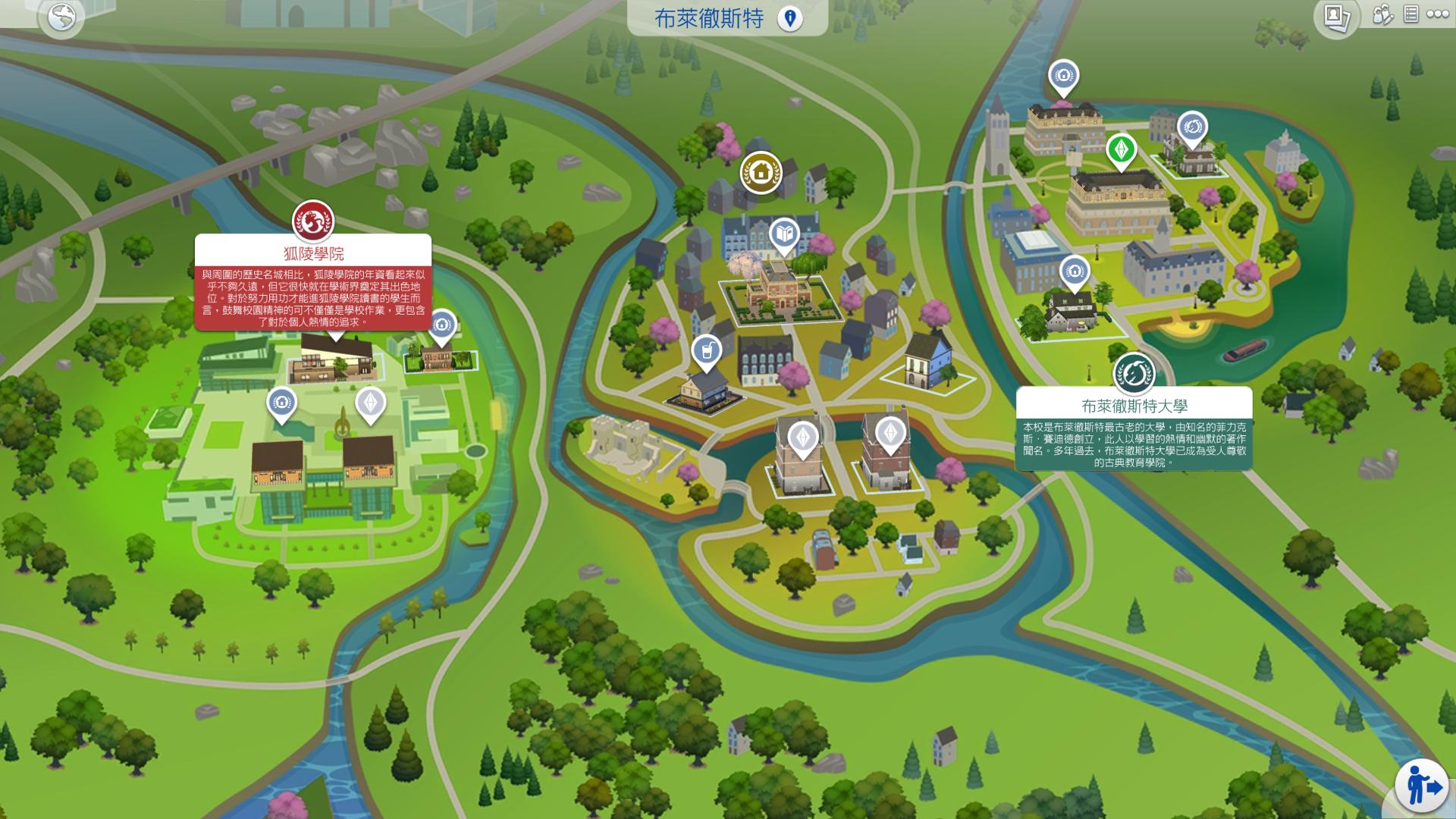This screenshot has width=1456, height=819.
Task: Select the gold home lot marker
Action: 761,172
